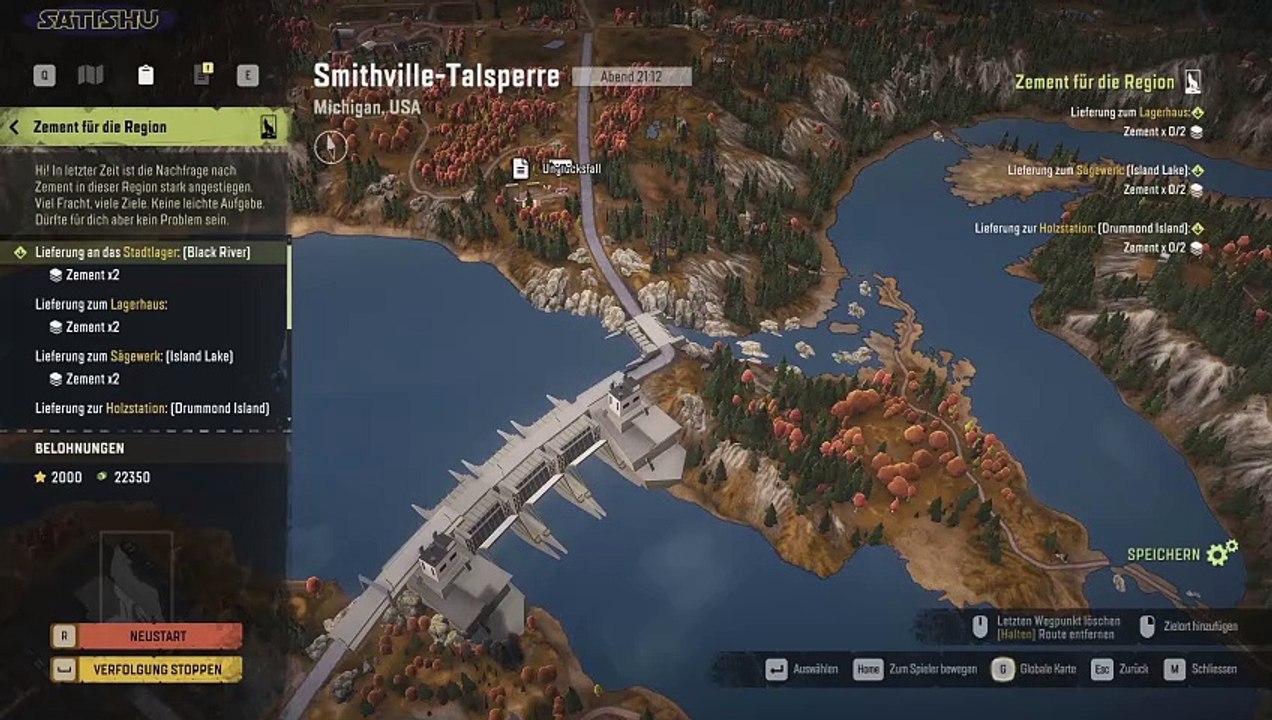This screenshot has height=720, width=1272.
Task: Open the task list tab with notification badge
Action: tap(202, 75)
